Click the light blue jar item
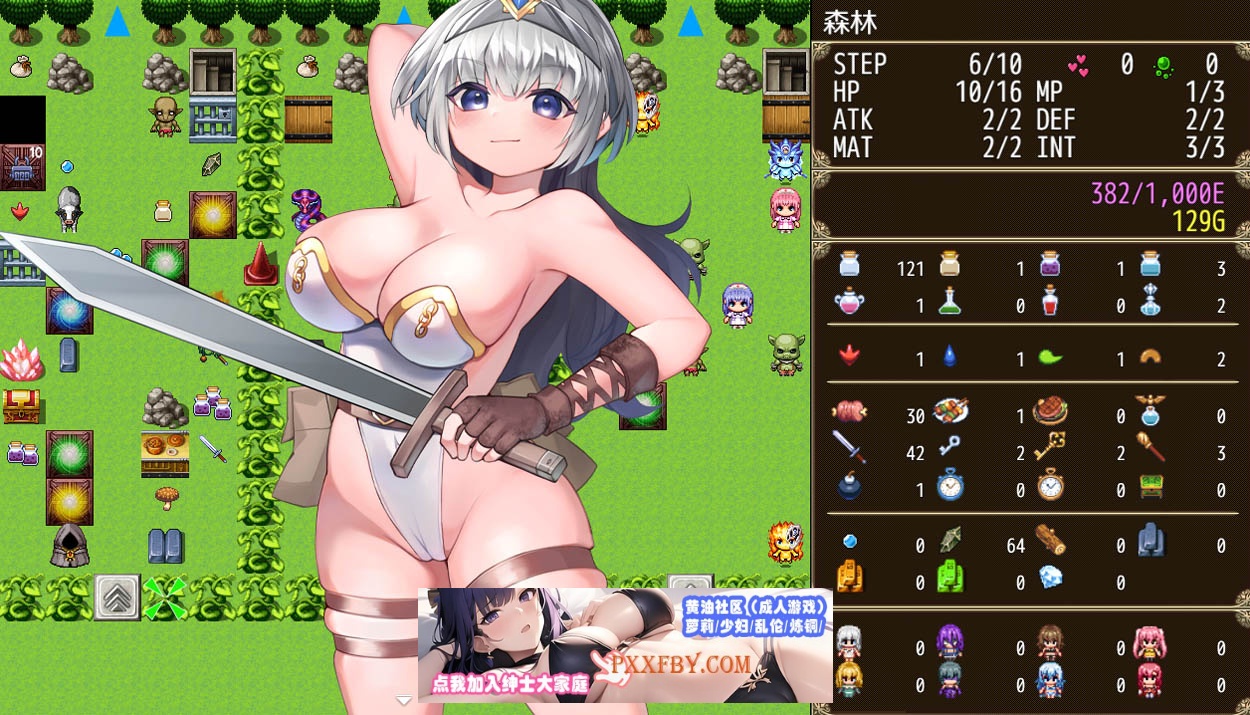The image size is (1250, 715). click(x=1150, y=265)
